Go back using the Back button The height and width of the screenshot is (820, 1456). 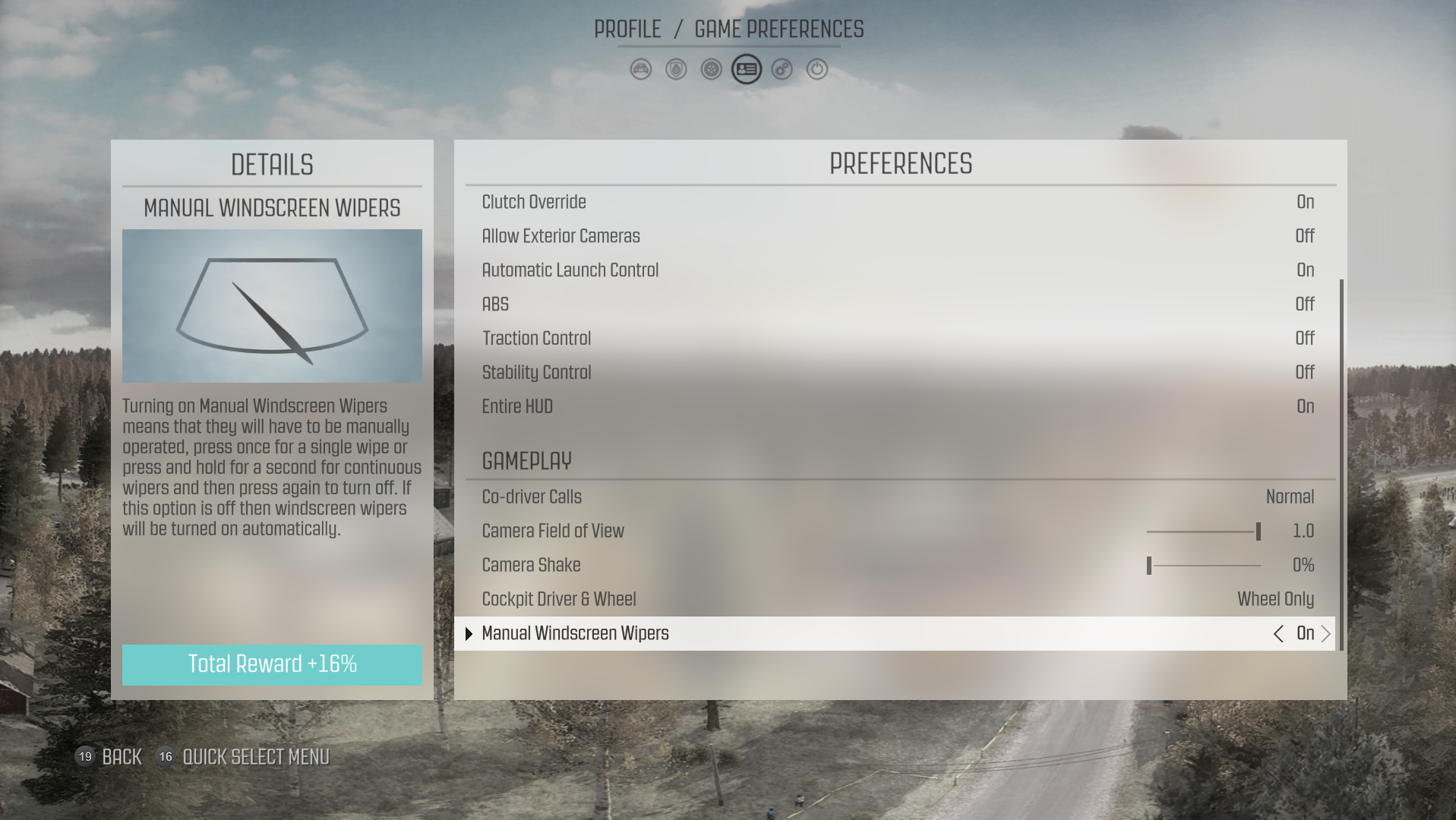121,757
